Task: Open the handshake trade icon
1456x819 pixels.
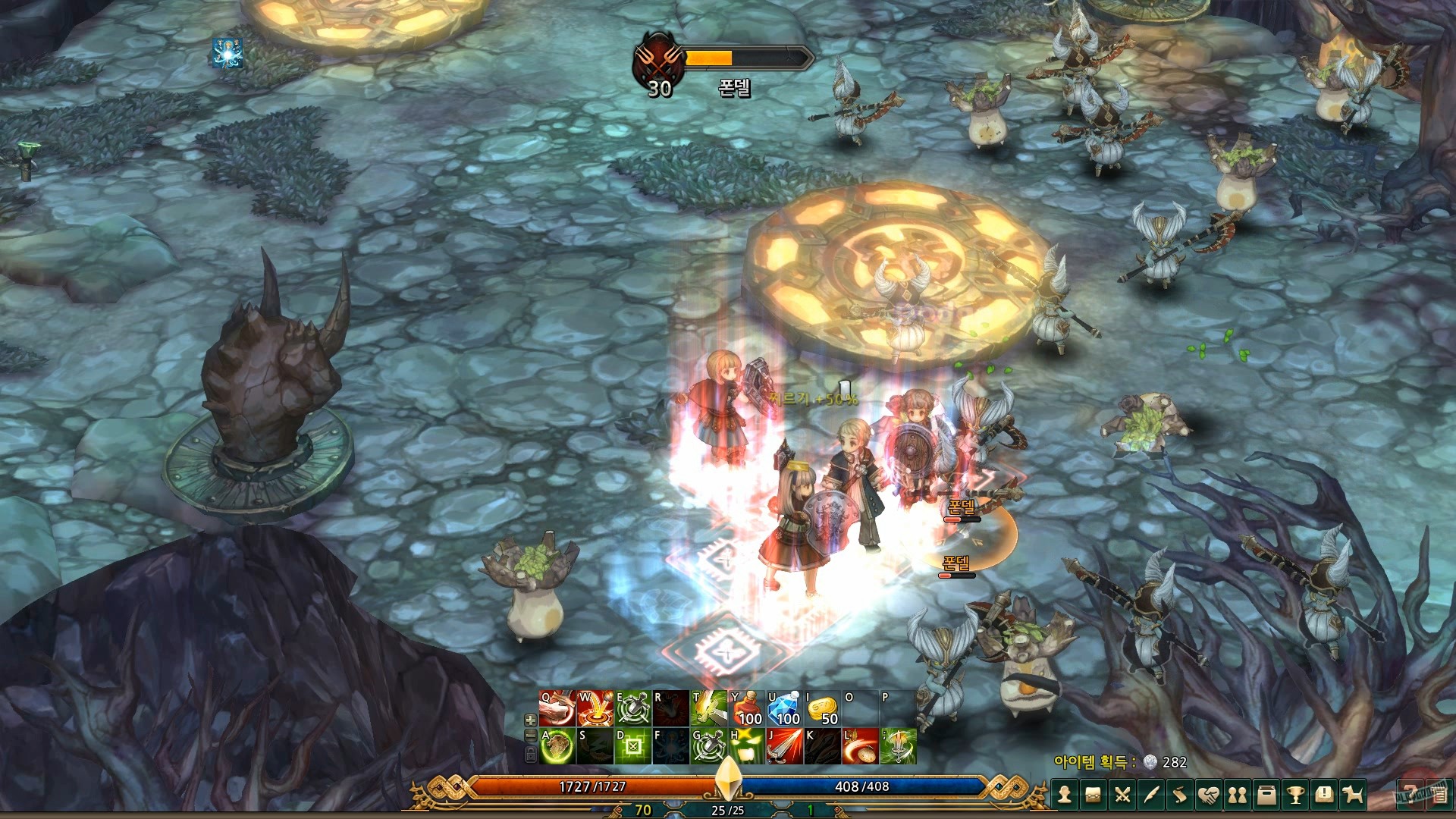Action: coord(1210,794)
